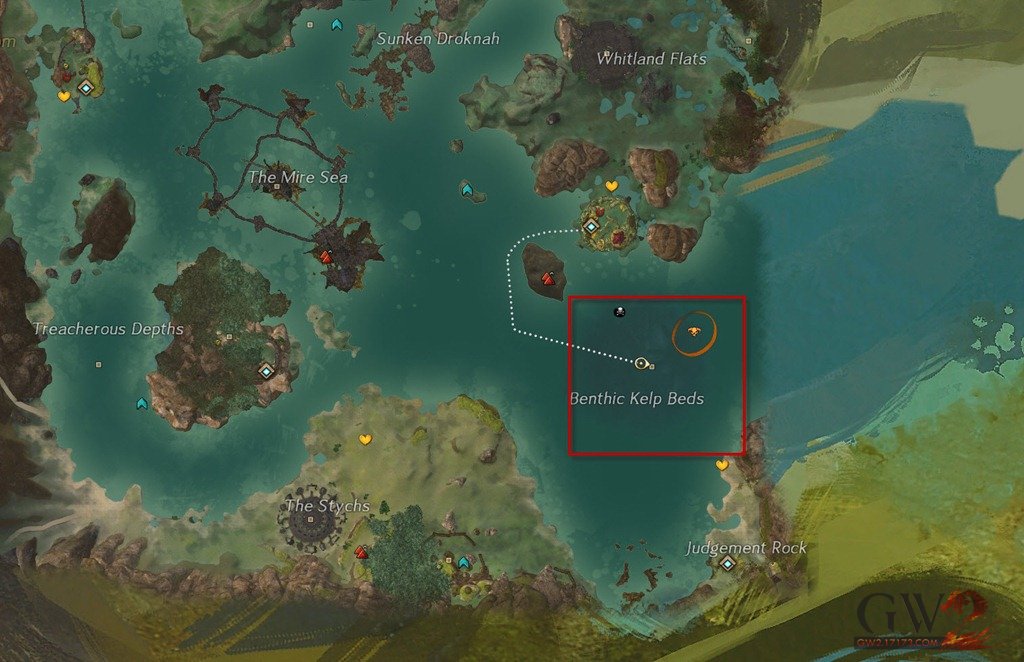The image size is (1024, 662).
Task: Select the orange event marker in Benthic Kelp Beds
Action: point(693,332)
